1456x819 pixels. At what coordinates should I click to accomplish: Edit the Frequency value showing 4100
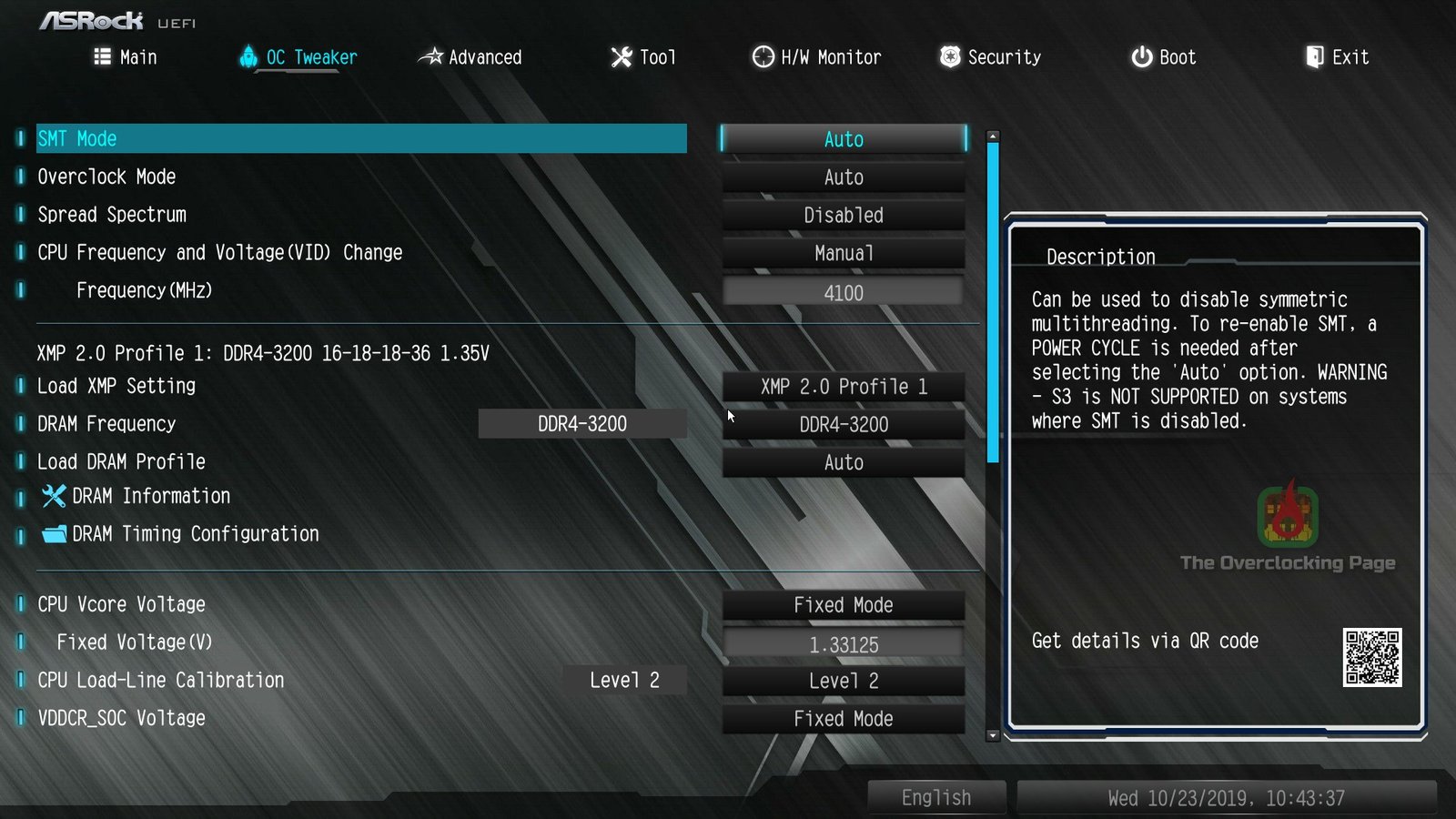click(x=843, y=291)
